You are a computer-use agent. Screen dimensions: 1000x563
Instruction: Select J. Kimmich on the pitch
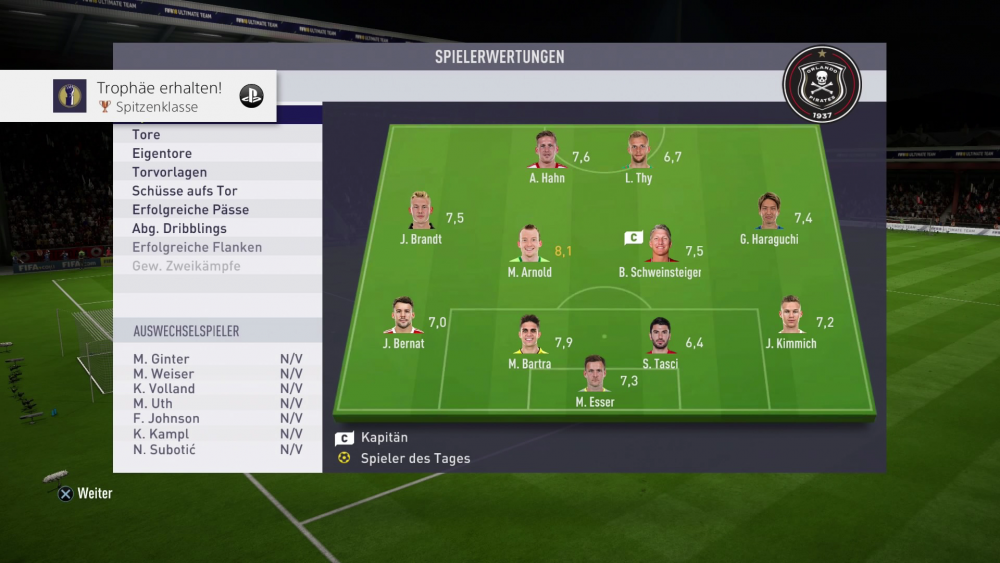[x=790, y=316]
